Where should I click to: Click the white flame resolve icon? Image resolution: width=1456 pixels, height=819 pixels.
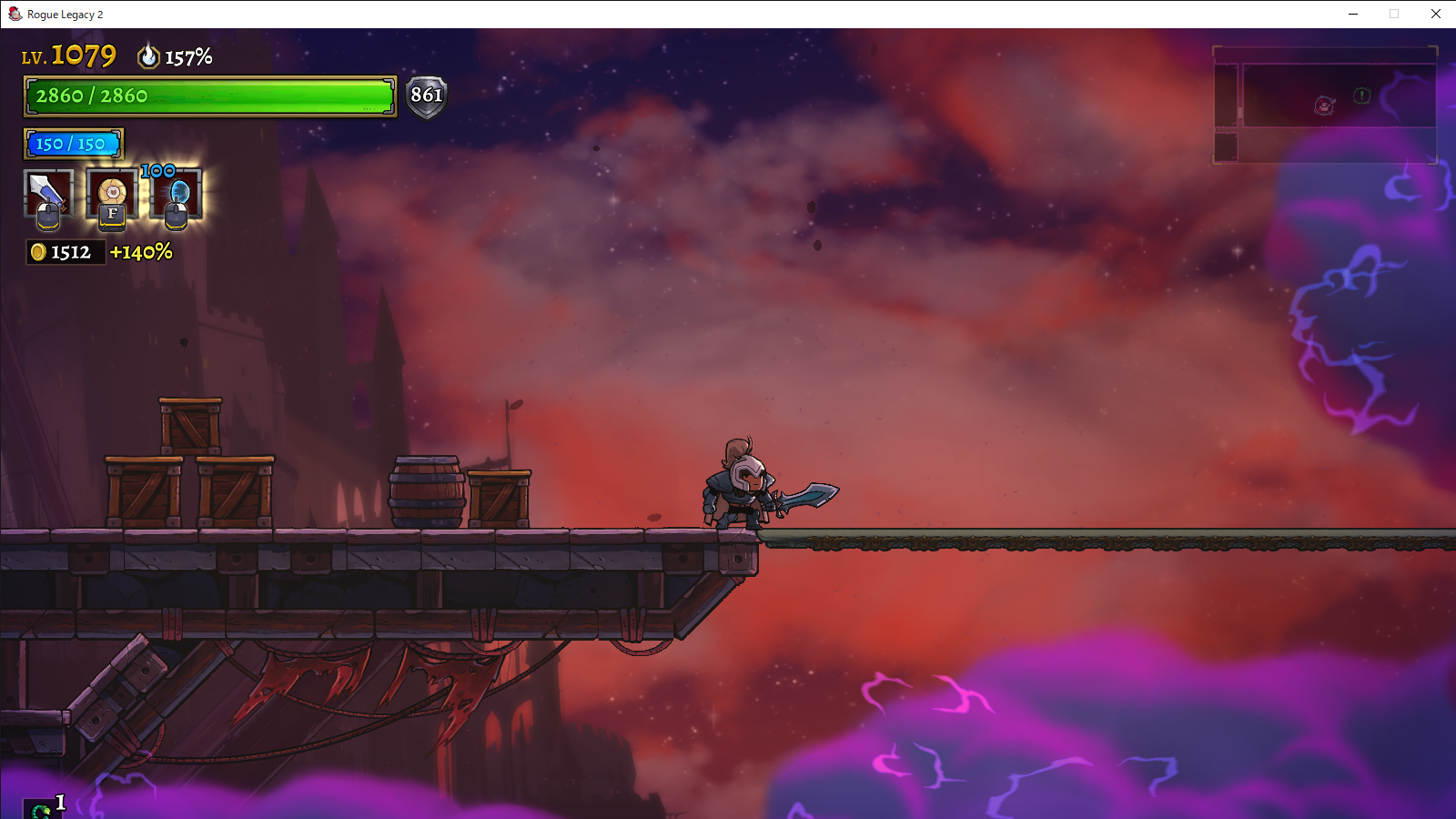[x=148, y=56]
